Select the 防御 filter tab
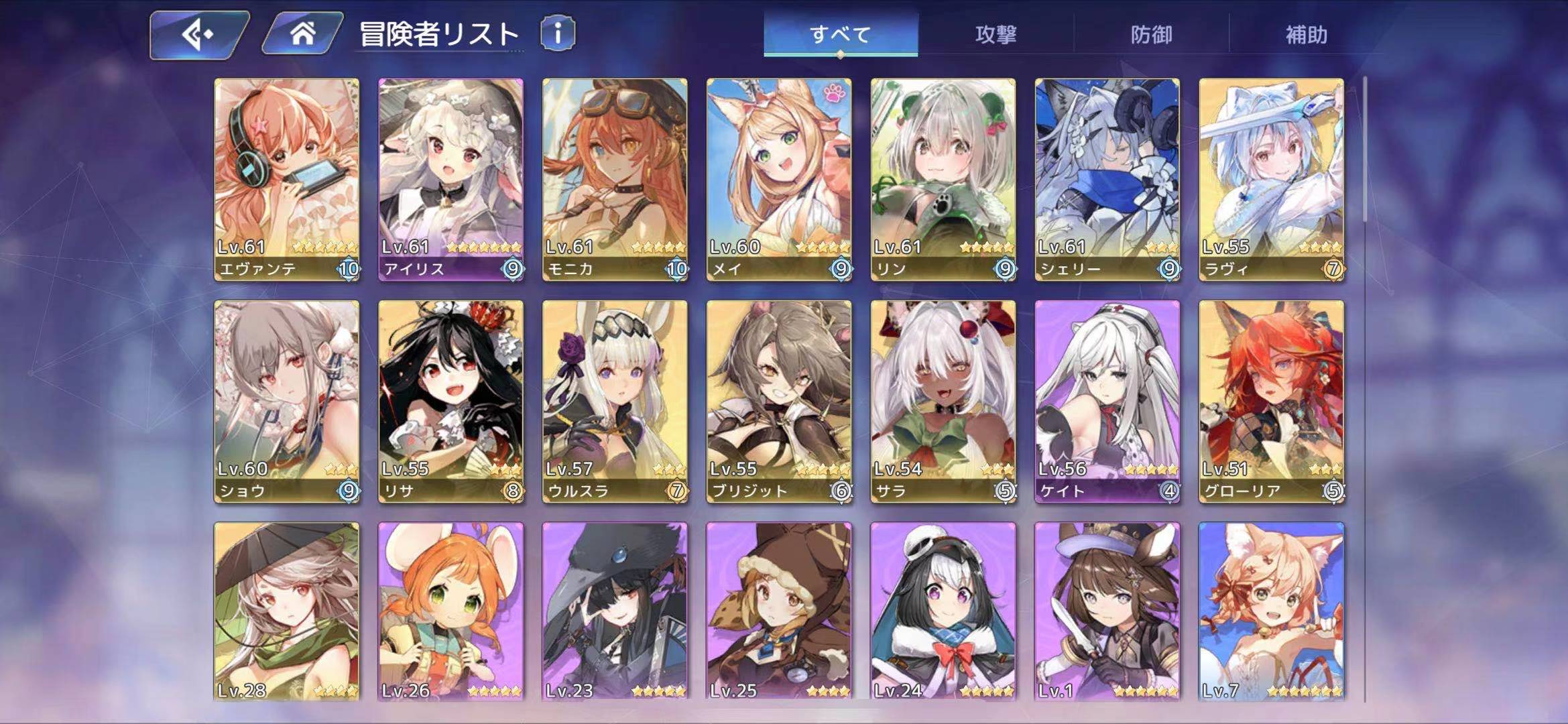 point(1151,34)
